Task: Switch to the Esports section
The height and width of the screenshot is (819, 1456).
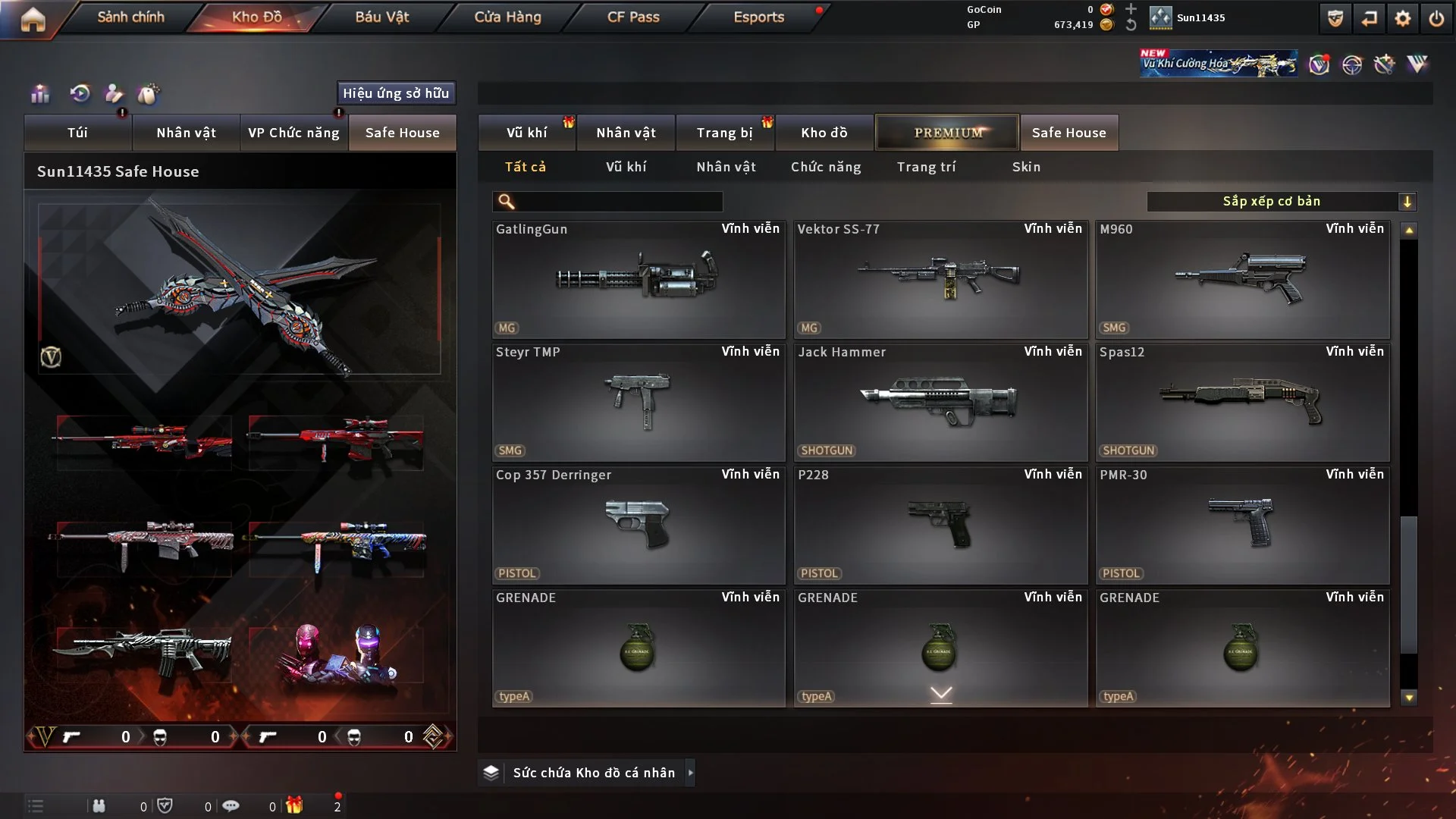Action: [x=758, y=17]
